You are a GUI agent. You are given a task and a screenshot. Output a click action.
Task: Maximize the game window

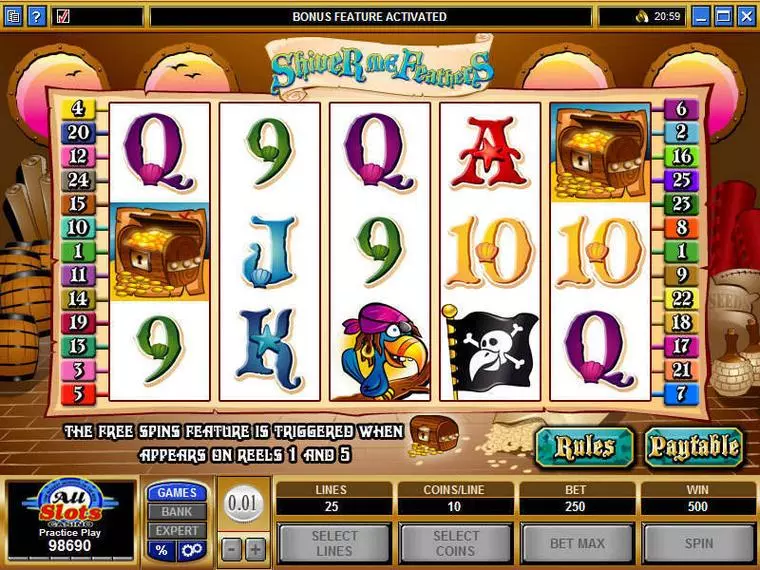point(725,16)
